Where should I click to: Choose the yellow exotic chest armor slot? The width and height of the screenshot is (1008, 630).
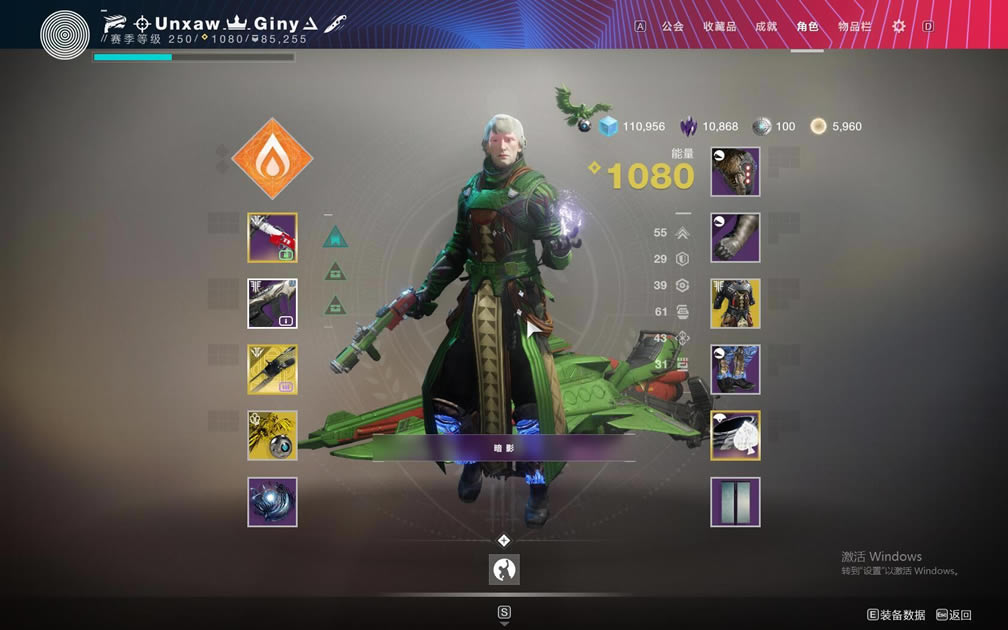pyautogui.click(x=735, y=304)
